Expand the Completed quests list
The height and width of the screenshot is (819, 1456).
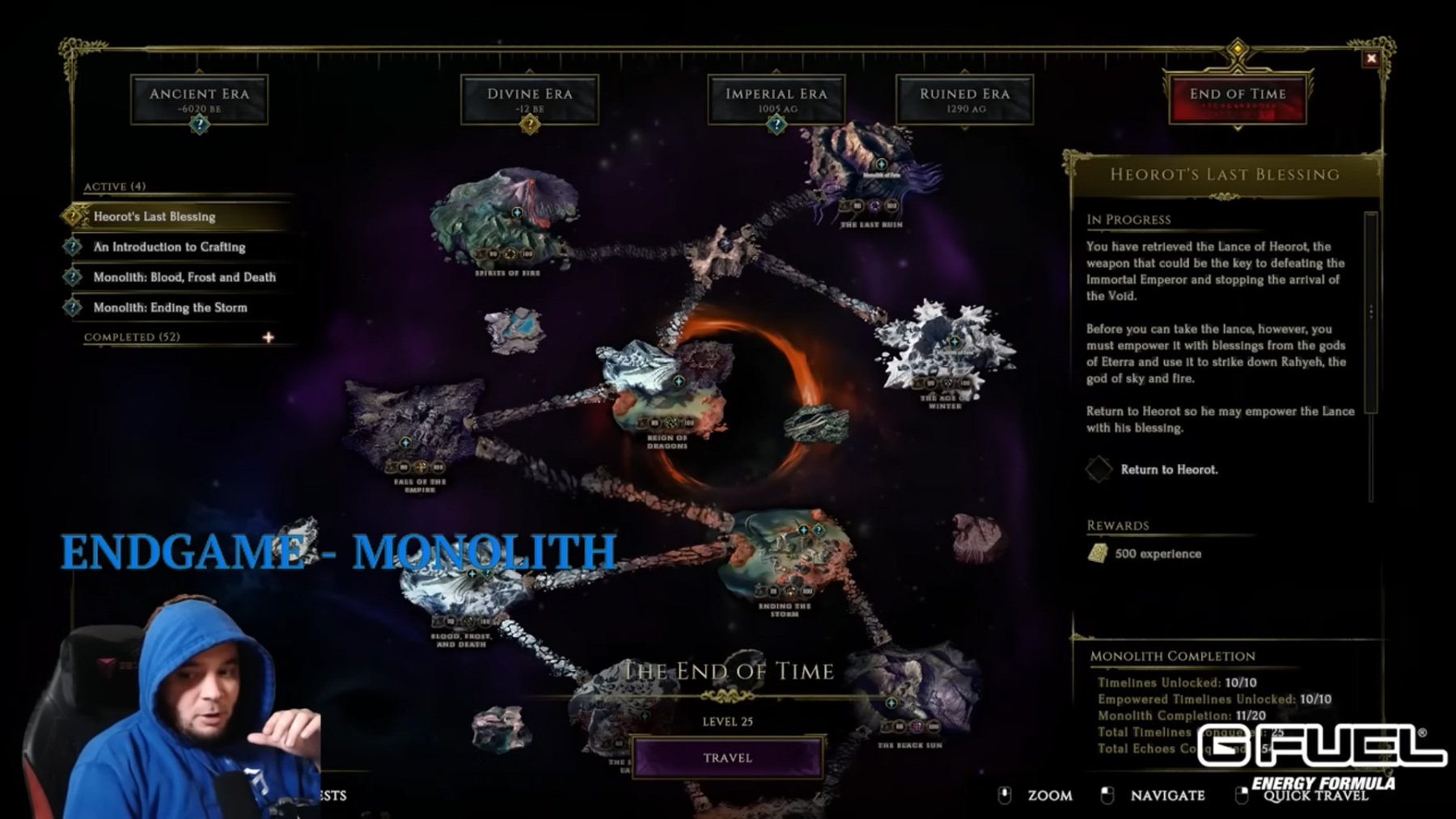click(268, 337)
